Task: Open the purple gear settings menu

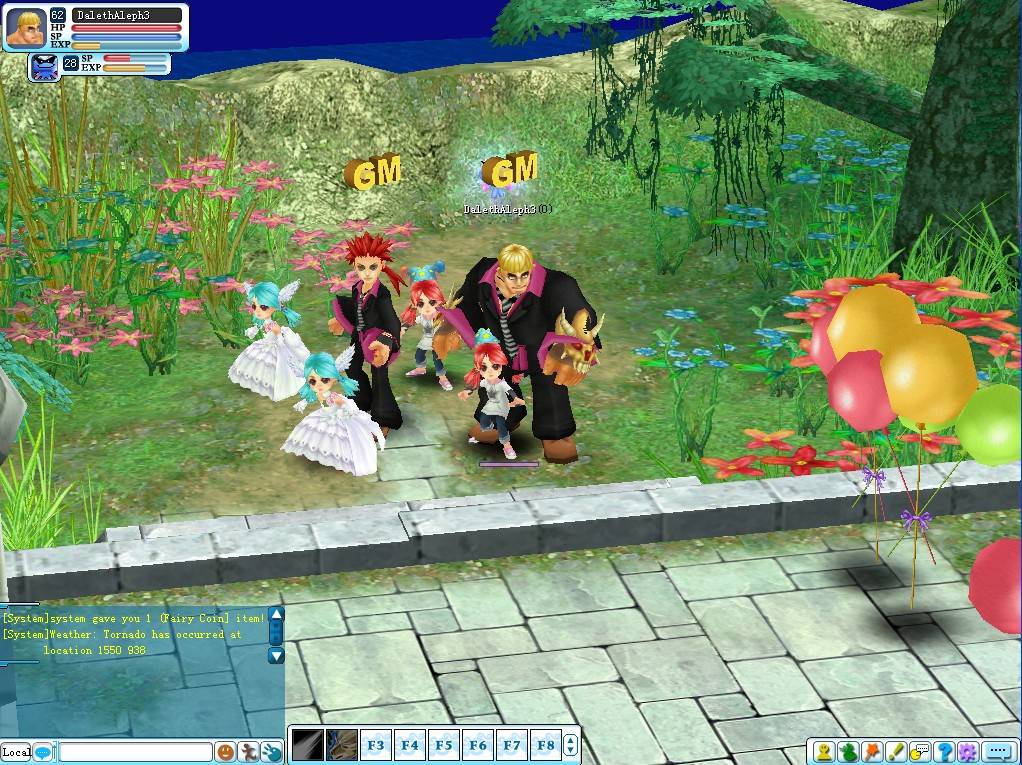Action: [968, 751]
